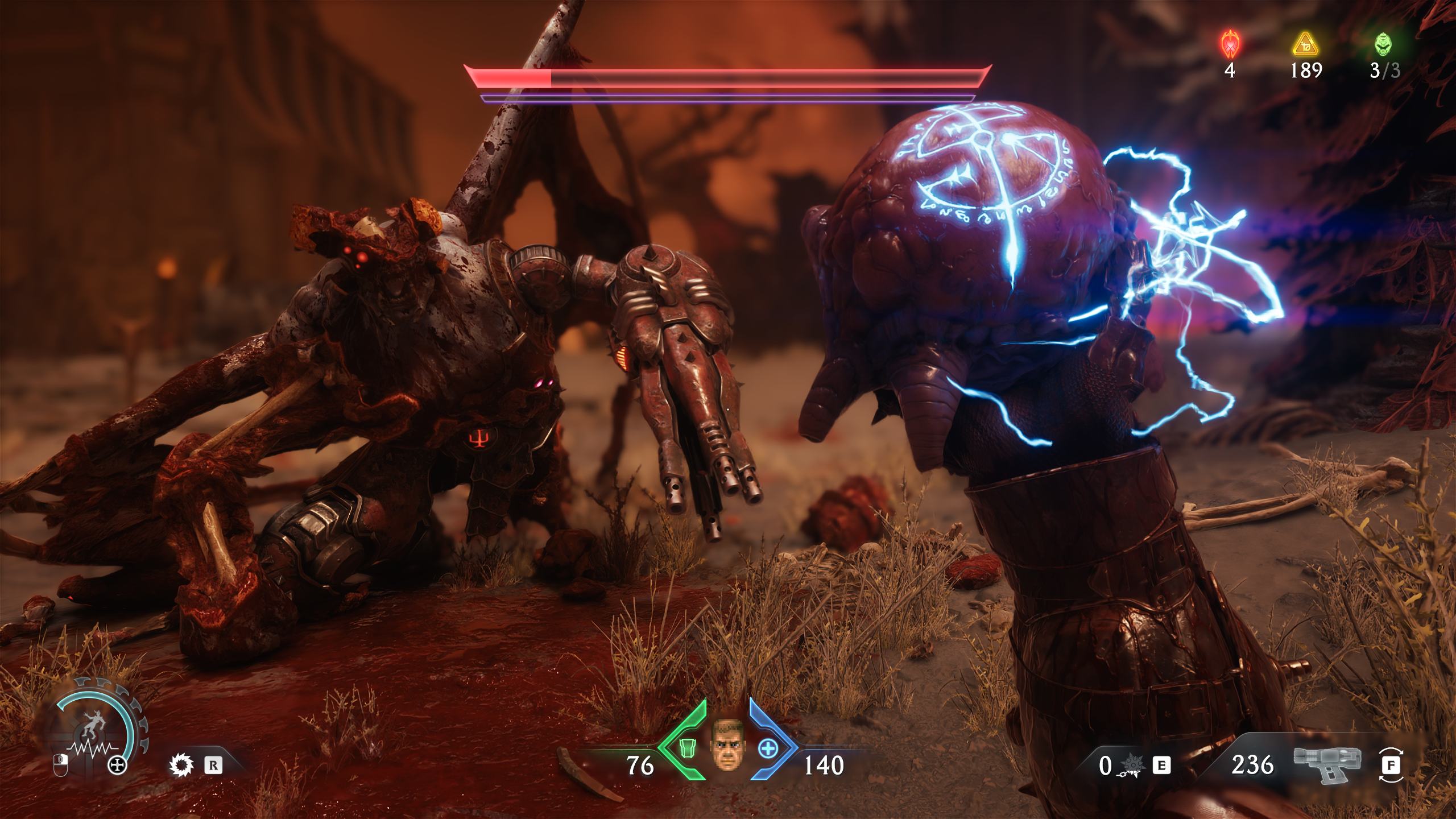
Task: Click the red demonic skull resource icon
Action: [1231, 44]
